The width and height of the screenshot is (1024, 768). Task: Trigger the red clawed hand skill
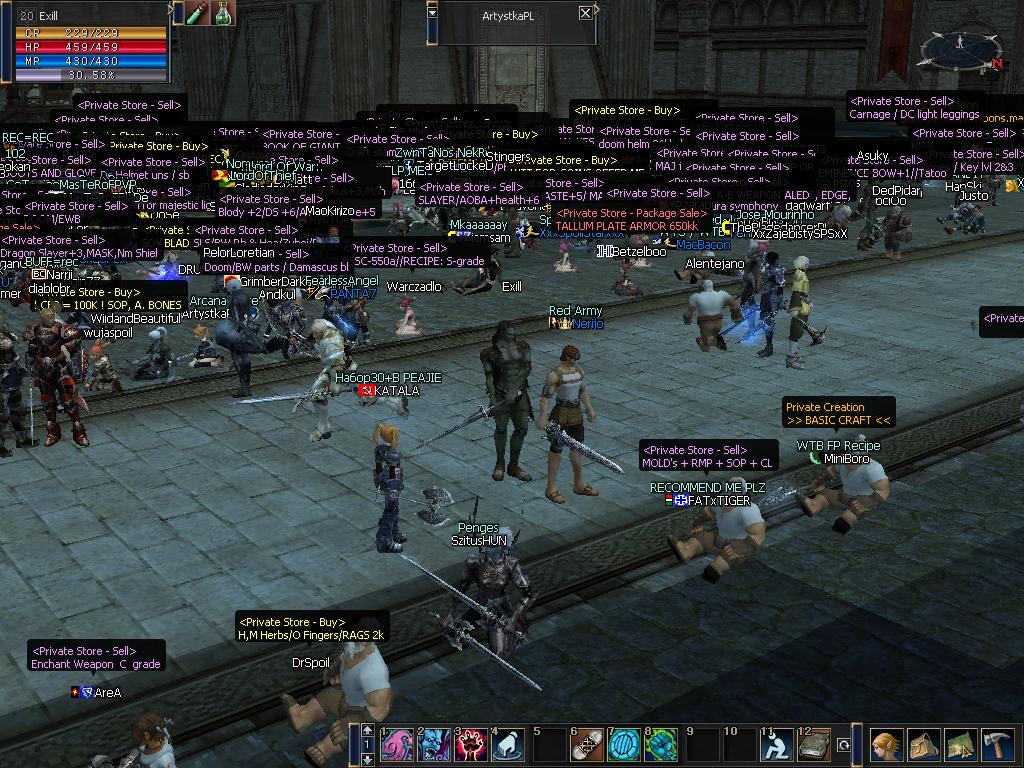point(471,745)
